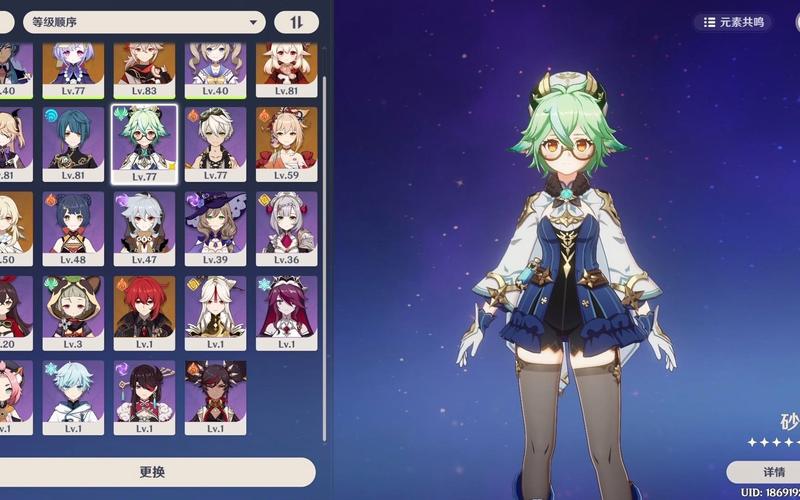Screen dimensions: 800x500
Task: Pick the Lv.81 Xingqiu hydro character tile
Action: (73, 145)
